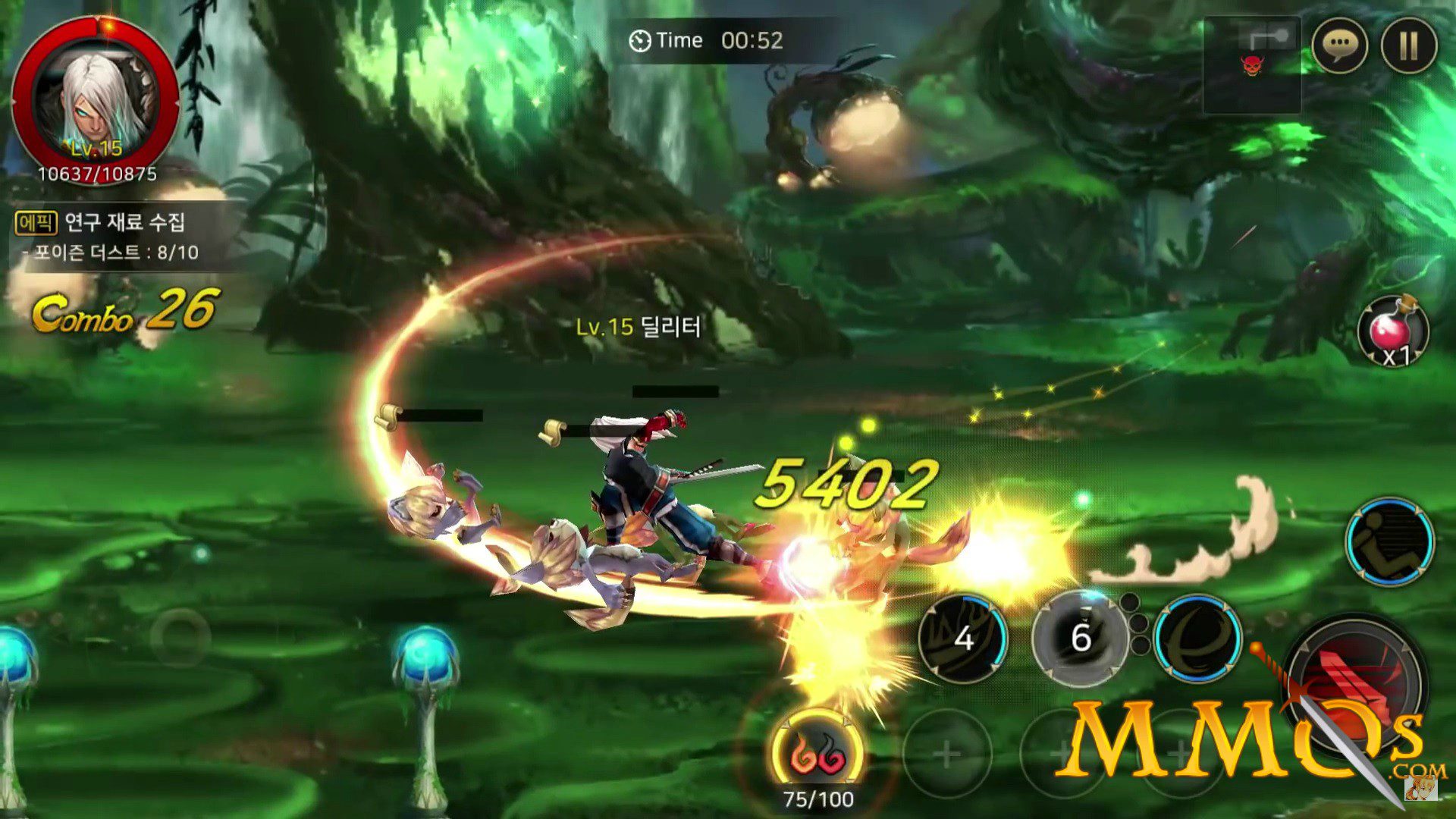Pause the game
Image resolution: width=1456 pixels, height=819 pixels.
(x=1408, y=45)
